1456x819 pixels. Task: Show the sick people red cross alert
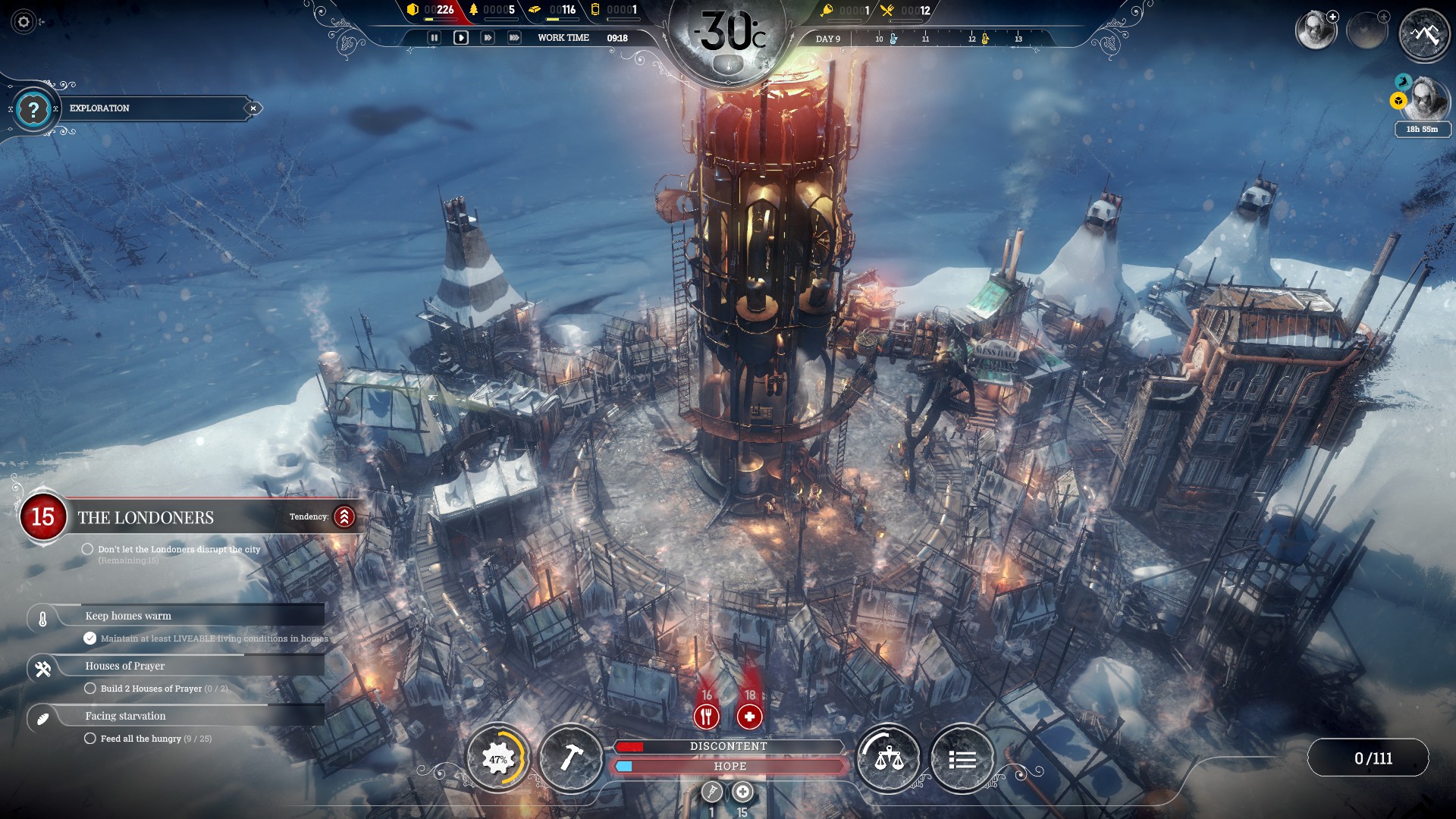click(x=749, y=716)
